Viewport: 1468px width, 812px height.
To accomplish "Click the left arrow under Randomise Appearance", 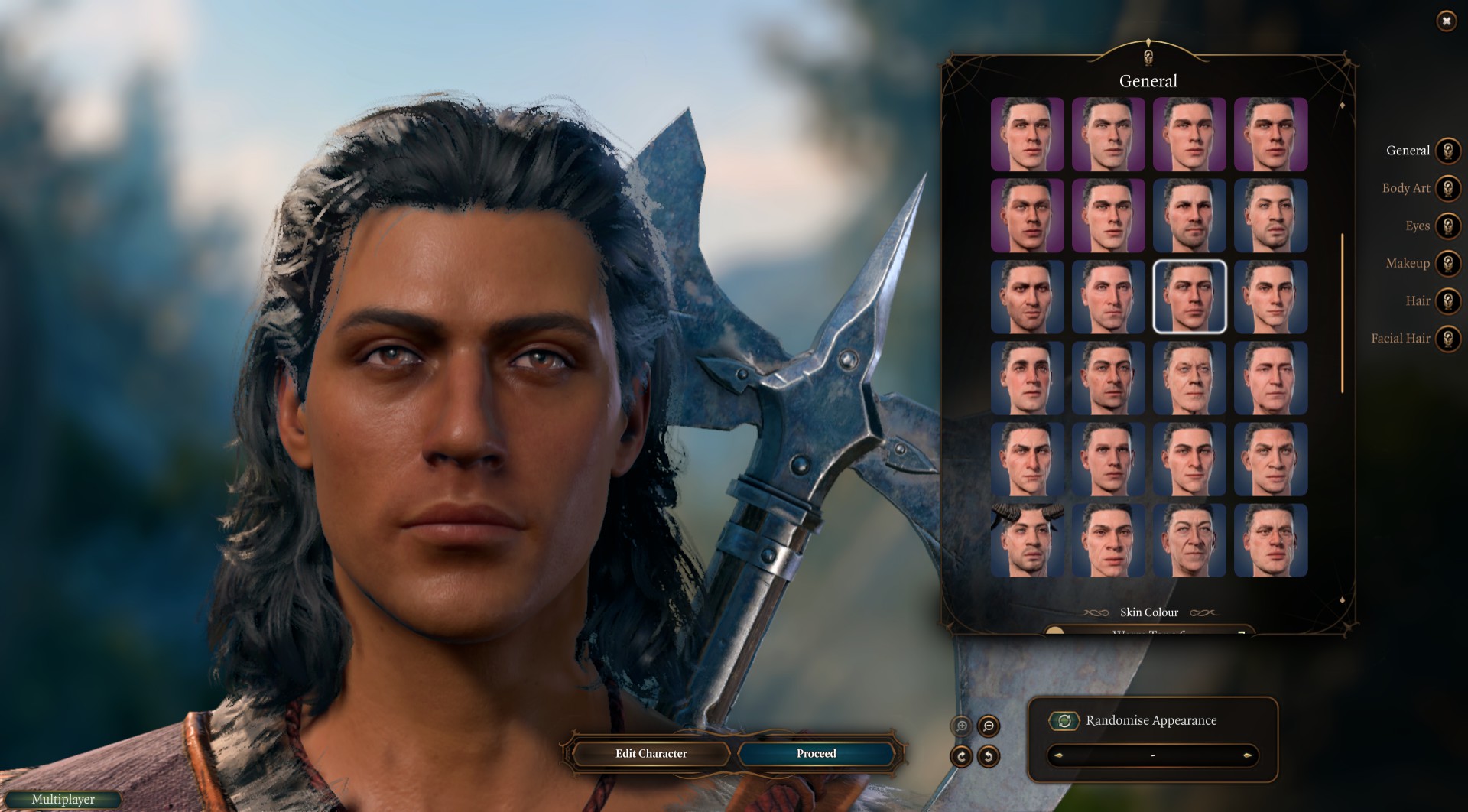I will pyautogui.click(x=1058, y=756).
